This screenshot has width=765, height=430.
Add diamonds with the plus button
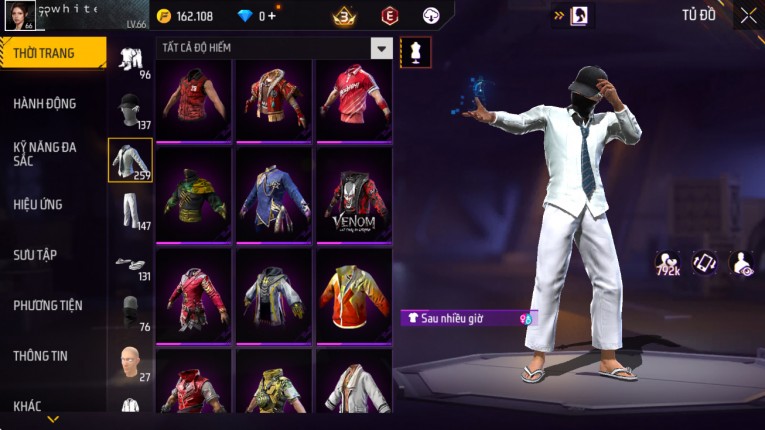tap(272, 16)
